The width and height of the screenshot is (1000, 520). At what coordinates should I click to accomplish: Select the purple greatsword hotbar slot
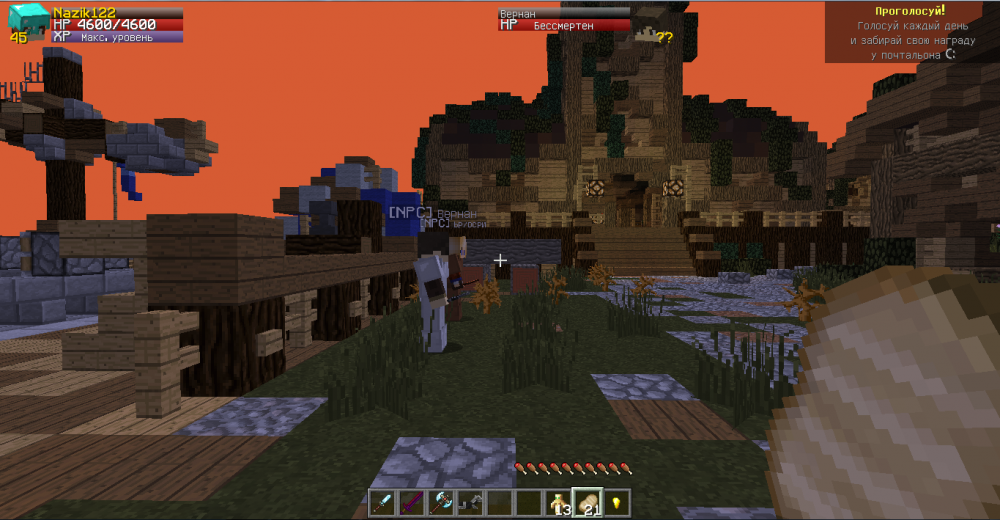pos(412,502)
